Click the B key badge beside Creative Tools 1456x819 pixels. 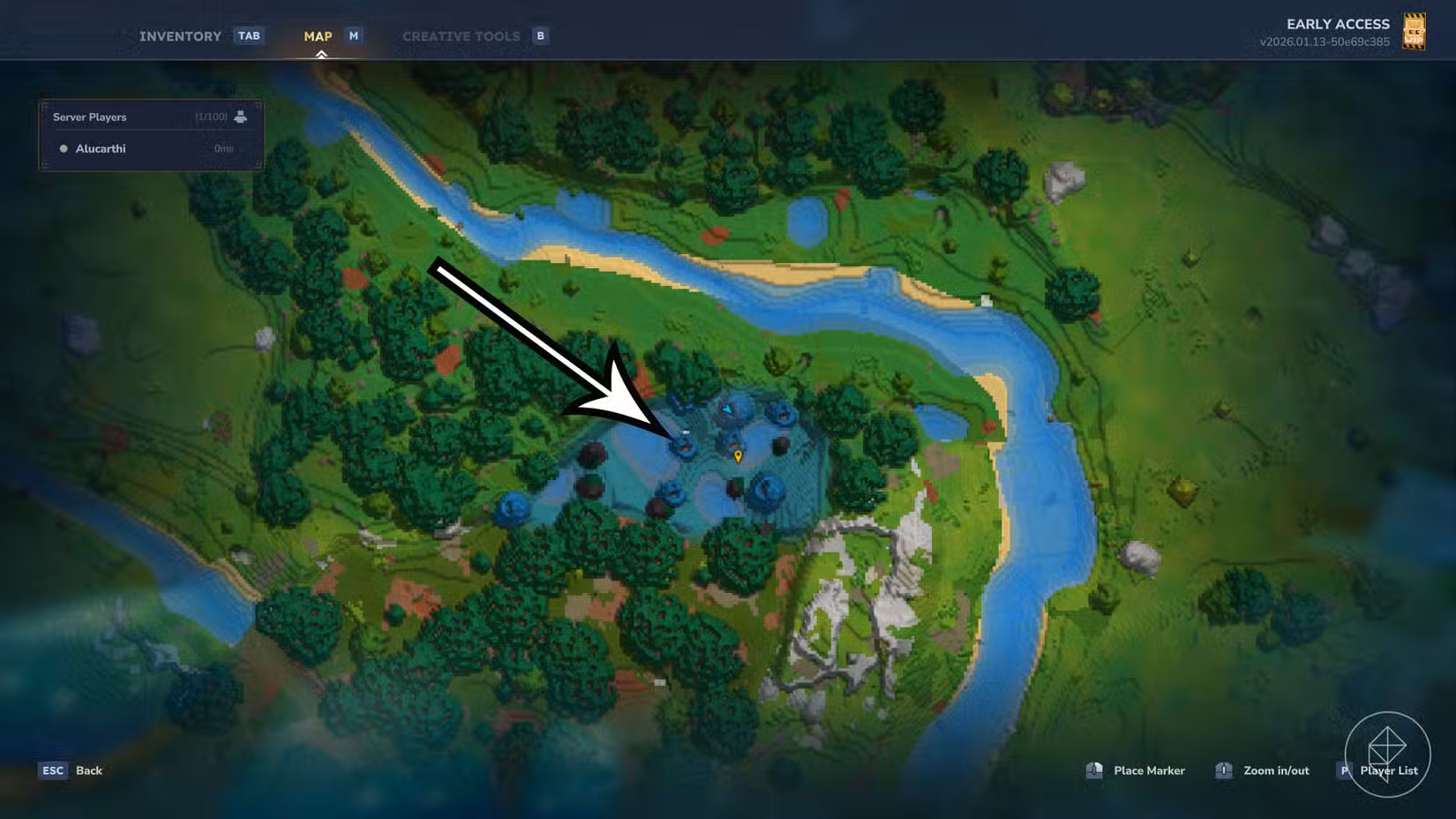pyautogui.click(x=539, y=35)
